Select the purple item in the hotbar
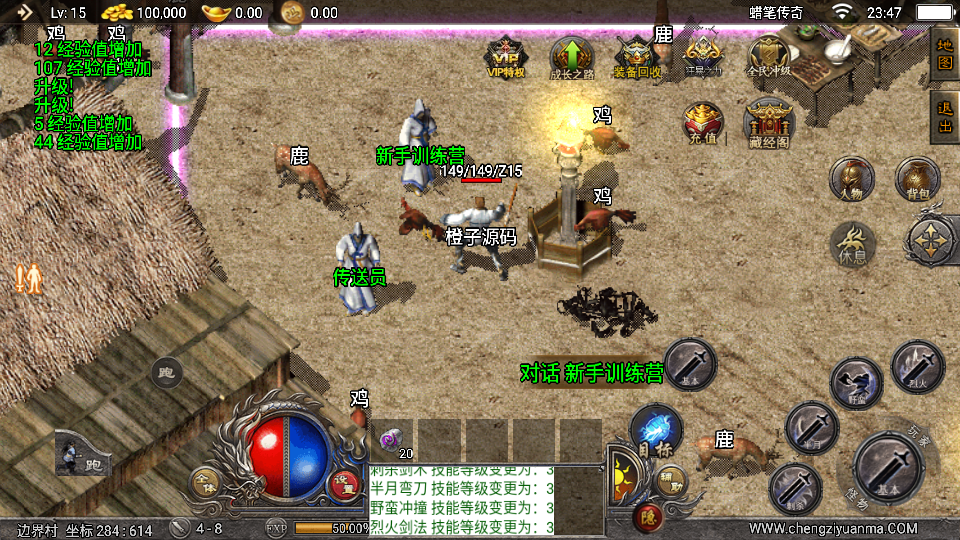This screenshot has height=540, width=960. coord(393,439)
